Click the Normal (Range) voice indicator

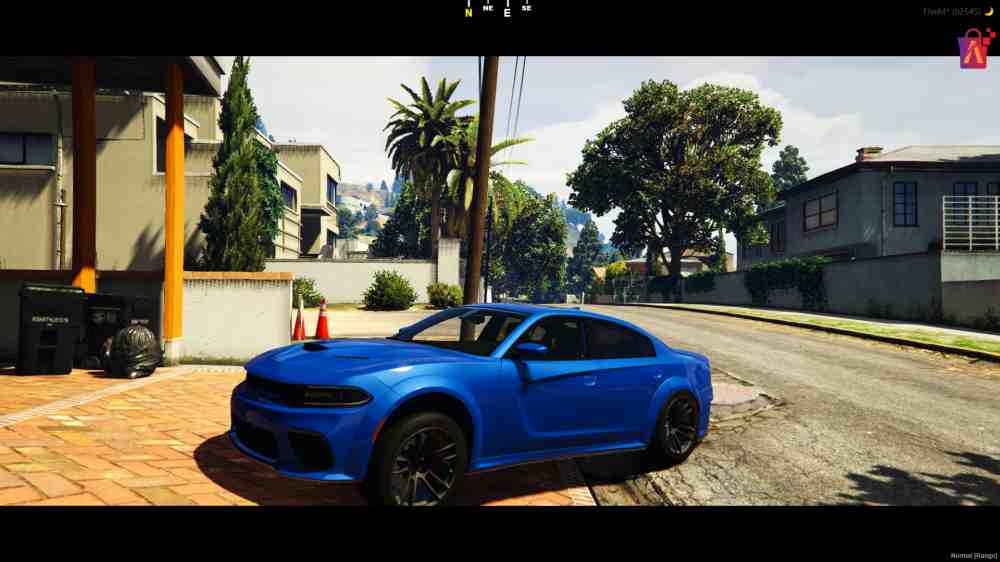coord(973,555)
